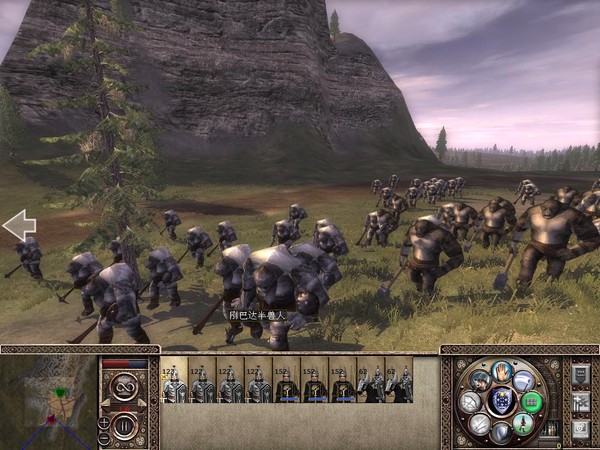
Task: Zoom out the minimap with minus button
Action: pos(105,436)
